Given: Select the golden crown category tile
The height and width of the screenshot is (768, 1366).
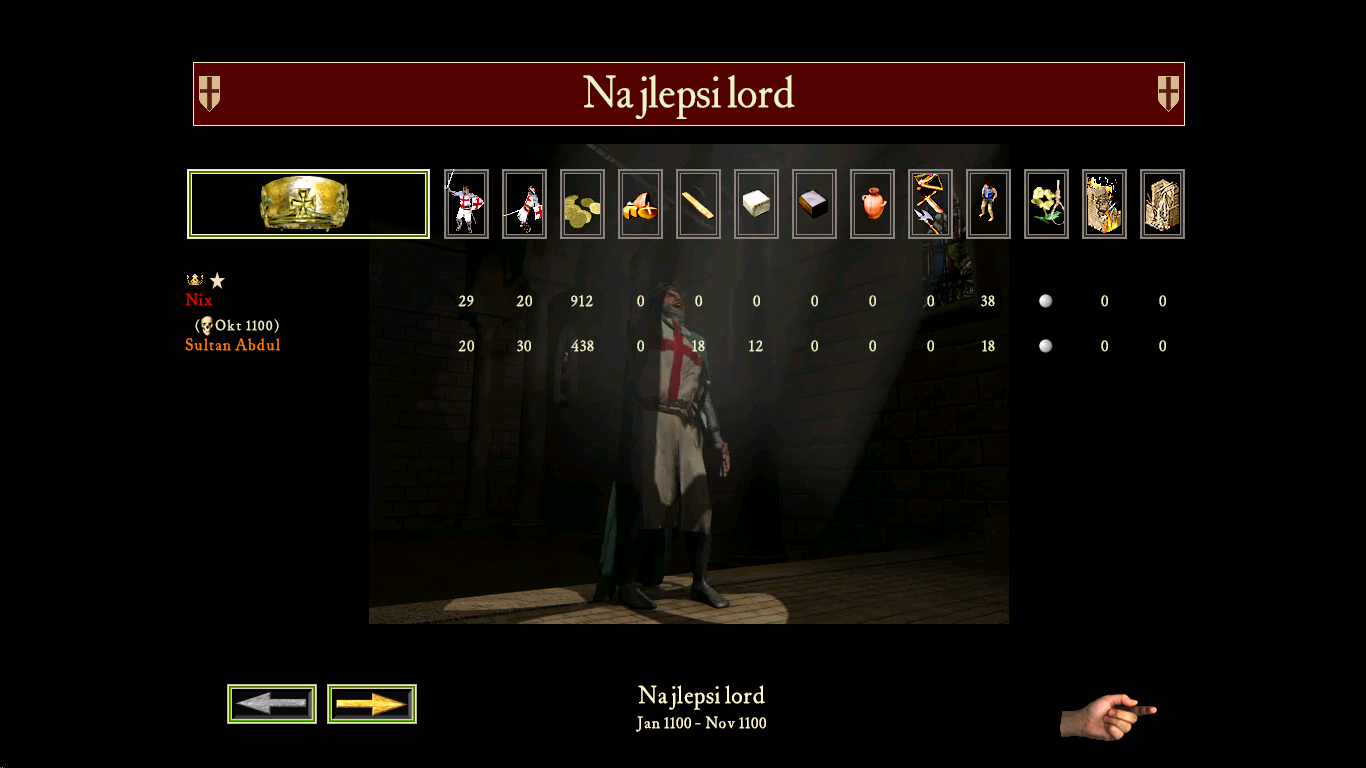Looking at the screenshot, I should (x=308, y=204).
